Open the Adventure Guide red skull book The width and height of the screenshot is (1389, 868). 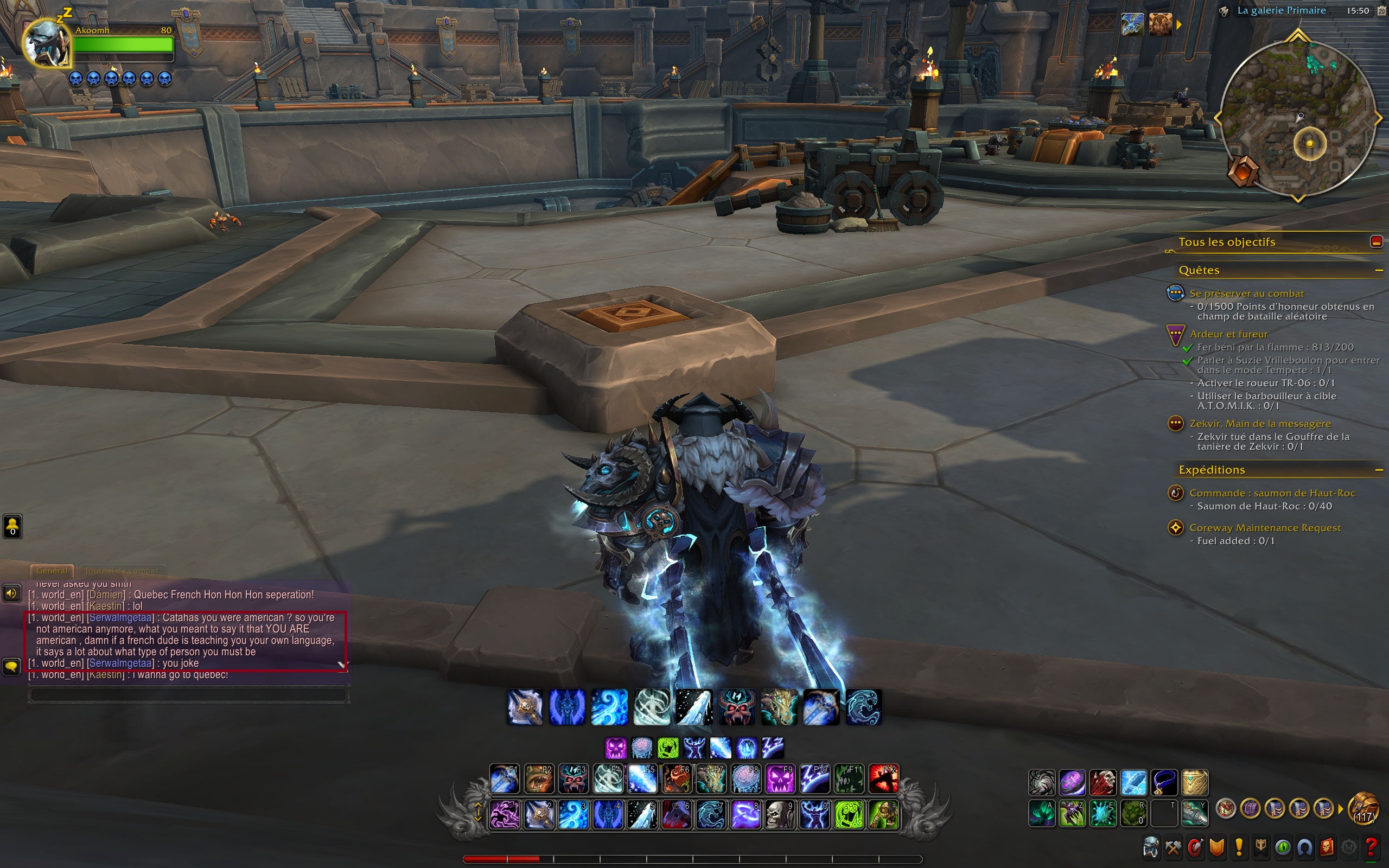point(1327,847)
